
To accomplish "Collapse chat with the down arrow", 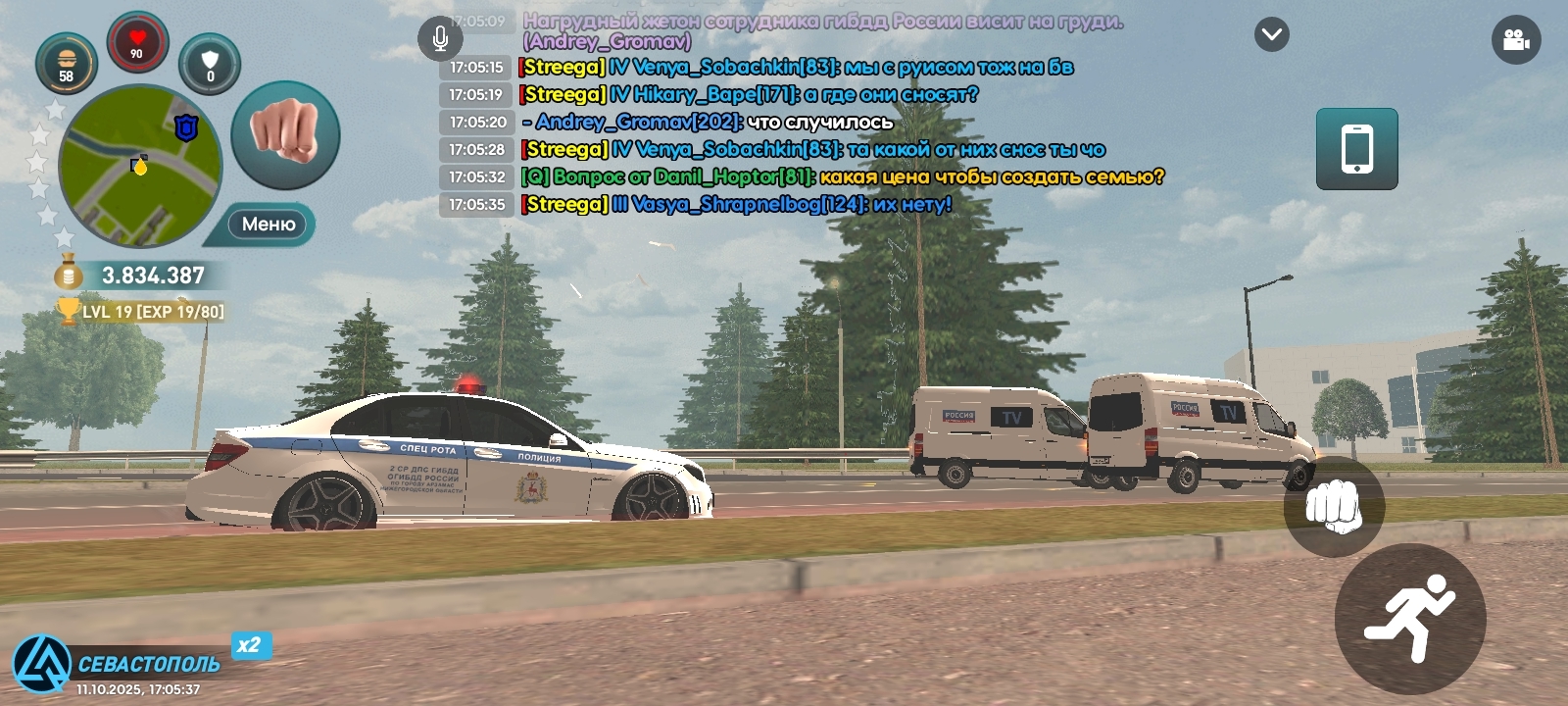I will [1271, 35].
